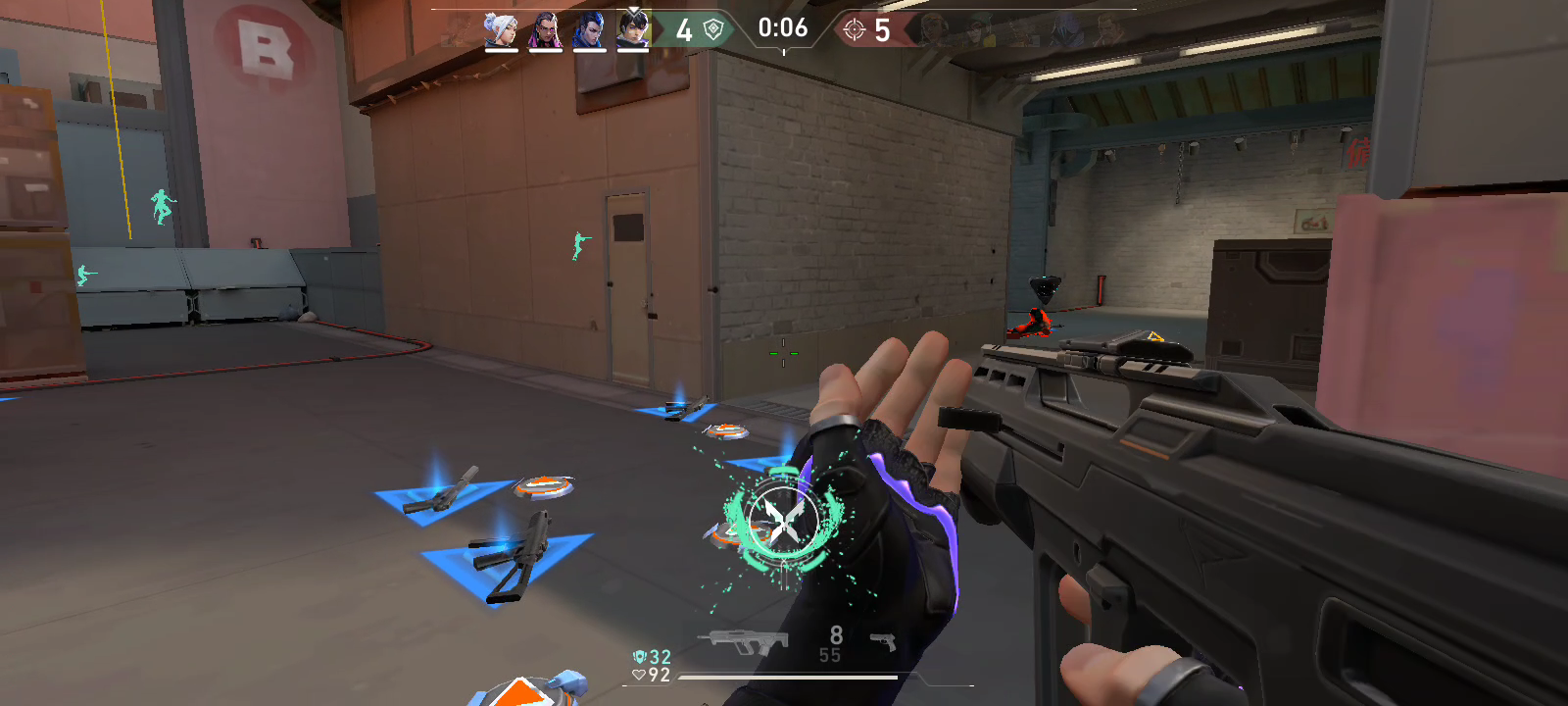The height and width of the screenshot is (706, 1568).
Task: Click the shield armor icon beside the 32
Action: coord(641,655)
